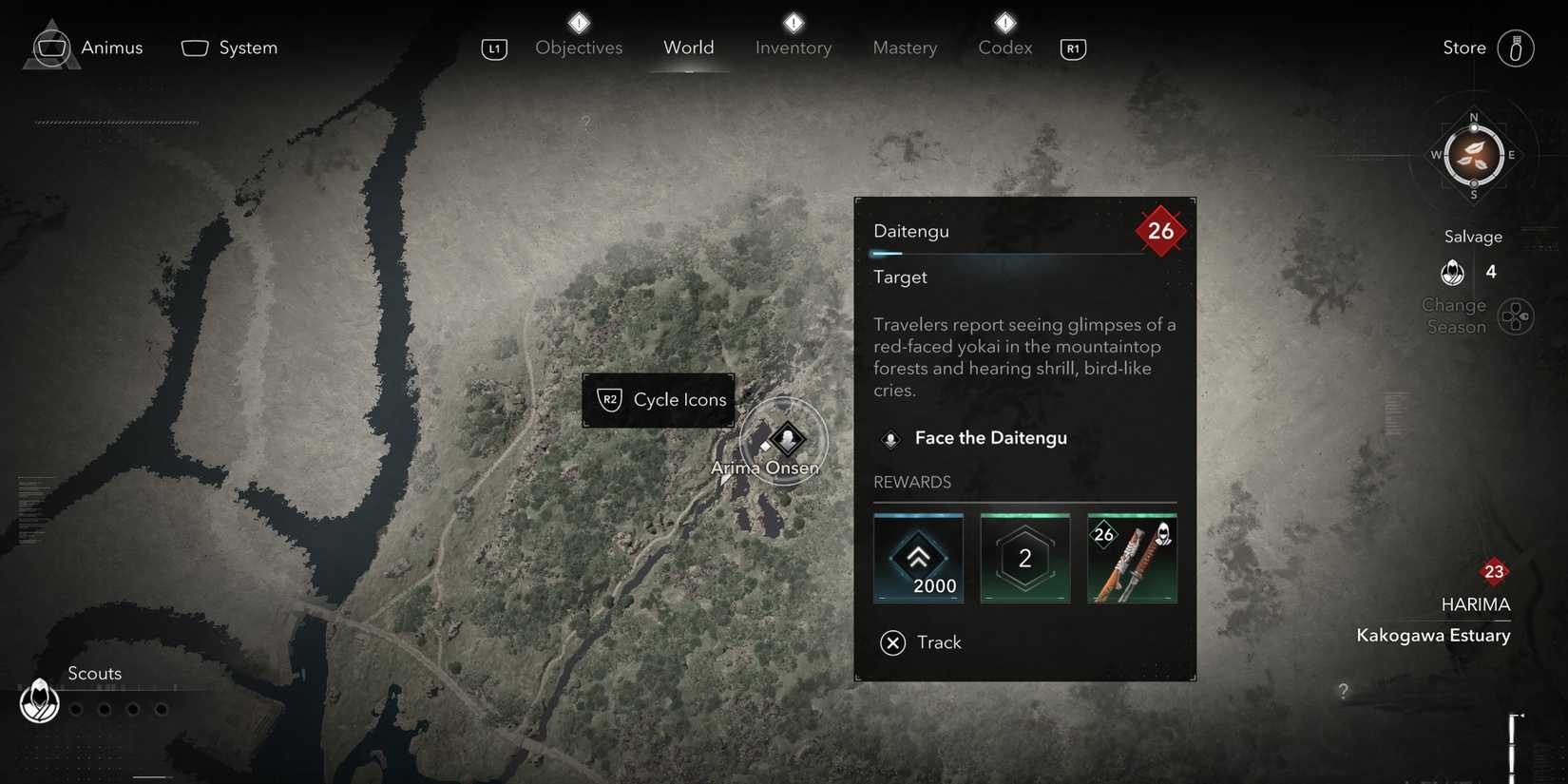Select the mastery points reward tile
The height and width of the screenshot is (784, 1568).
(x=1024, y=559)
